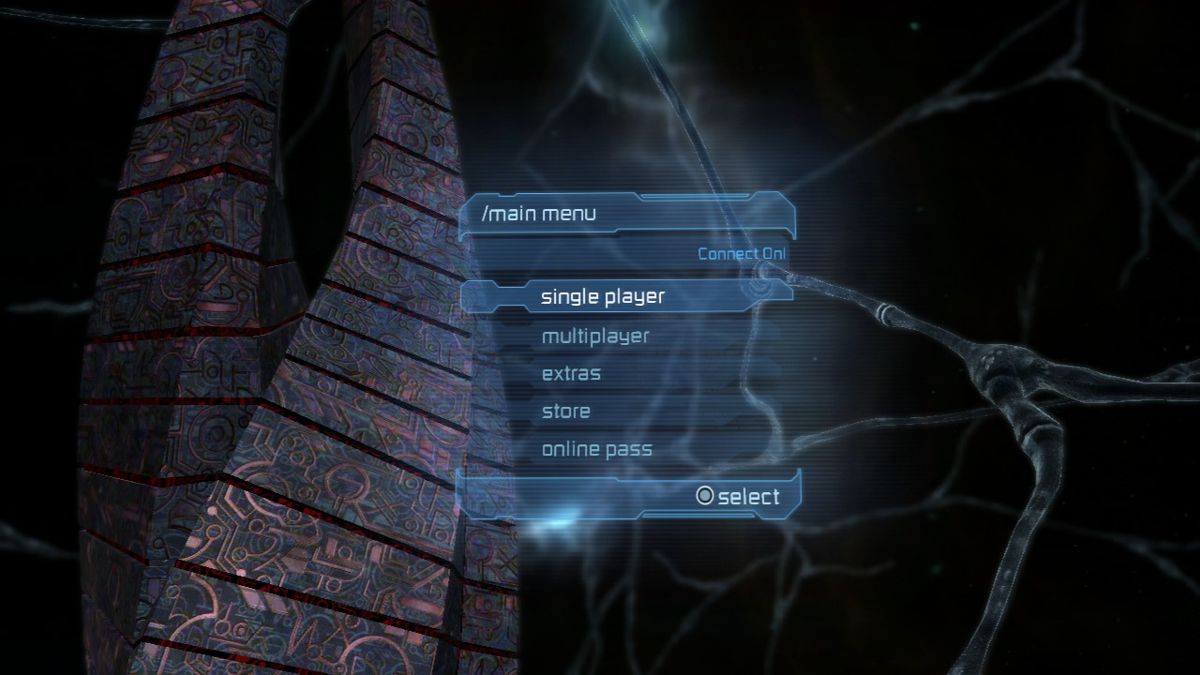Select the single player menu entry
This screenshot has width=1200, height=675.
[x=603, y=297]
